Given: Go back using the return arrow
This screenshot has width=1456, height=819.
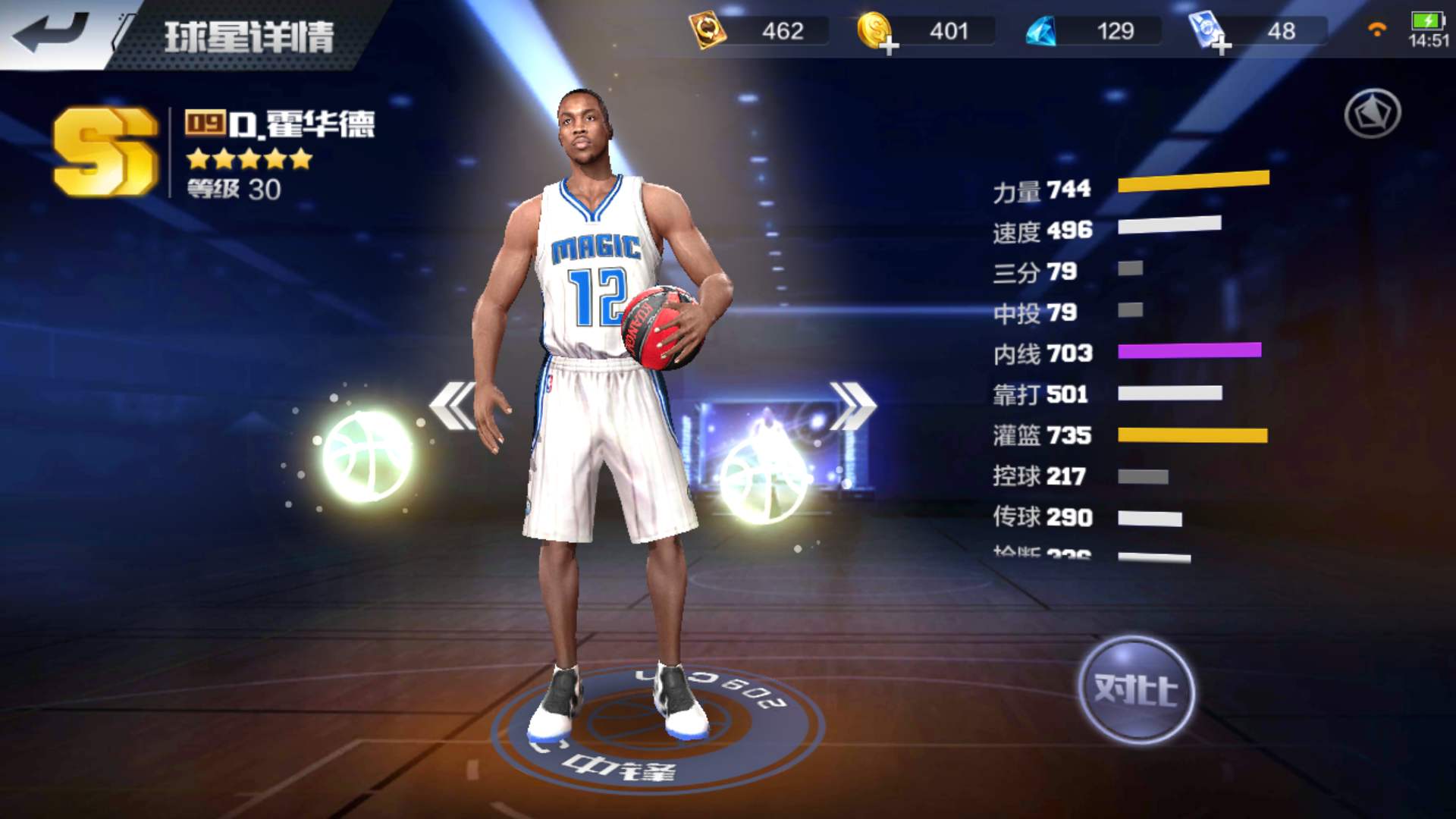Looking at the screenshot, I should click(x=50, y=32).
